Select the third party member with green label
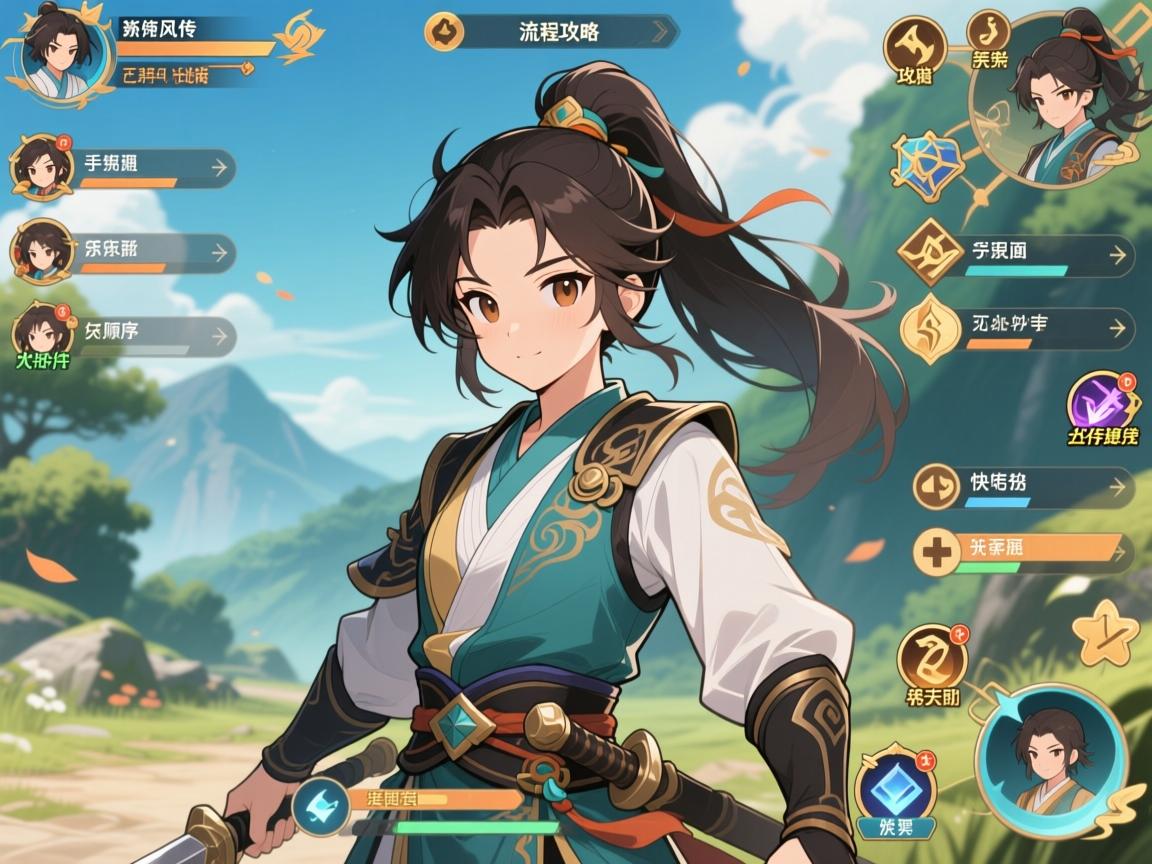Image resolution: width=1152 pixels, height=864 pixels. [125, 336]
